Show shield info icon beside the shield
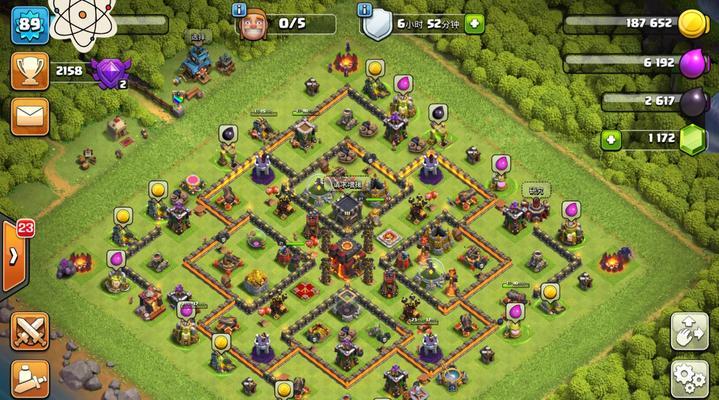This screenshot has height=400, width=719. click(x=365, y=9)
